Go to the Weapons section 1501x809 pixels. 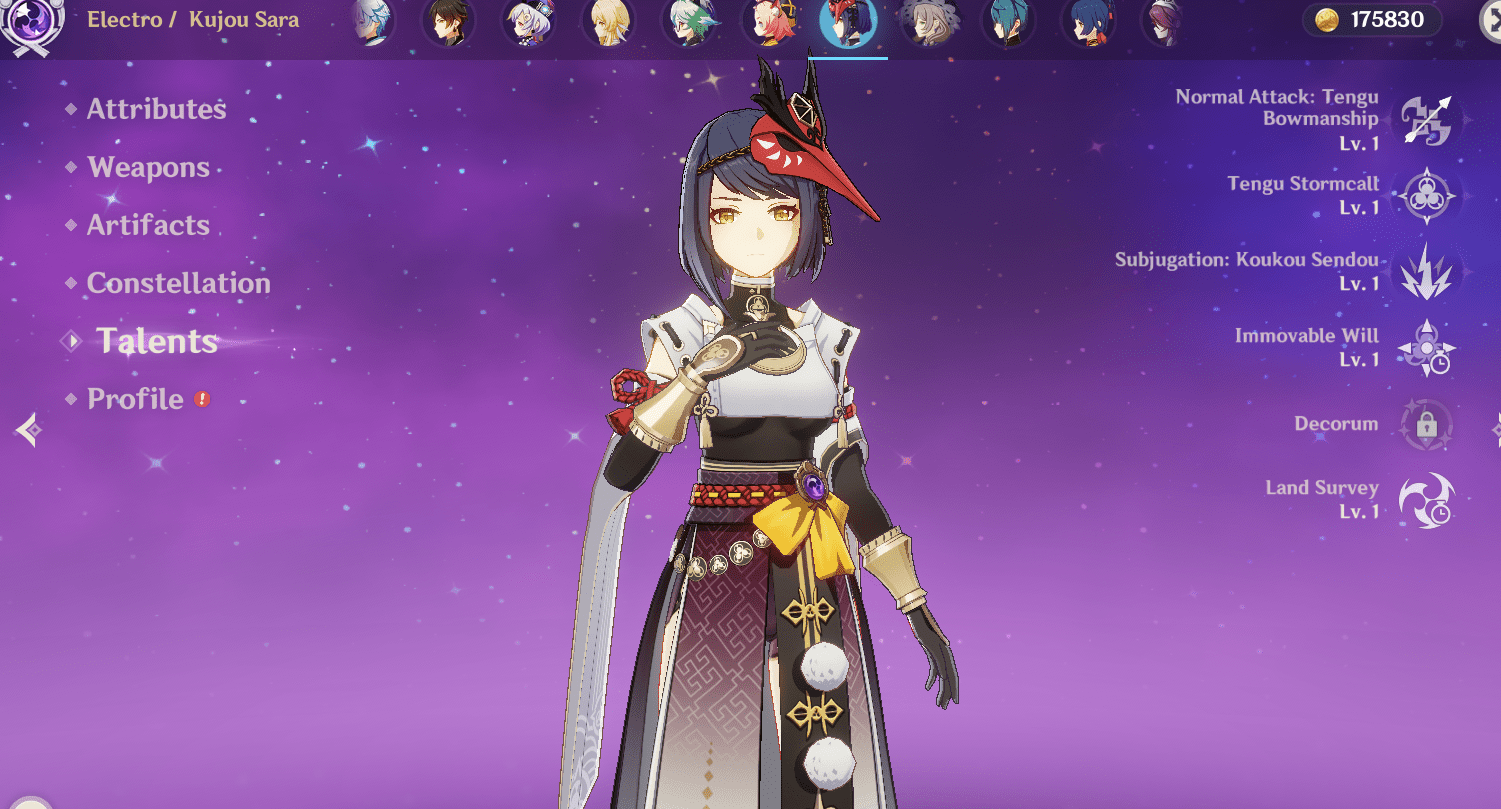[148, 167]
